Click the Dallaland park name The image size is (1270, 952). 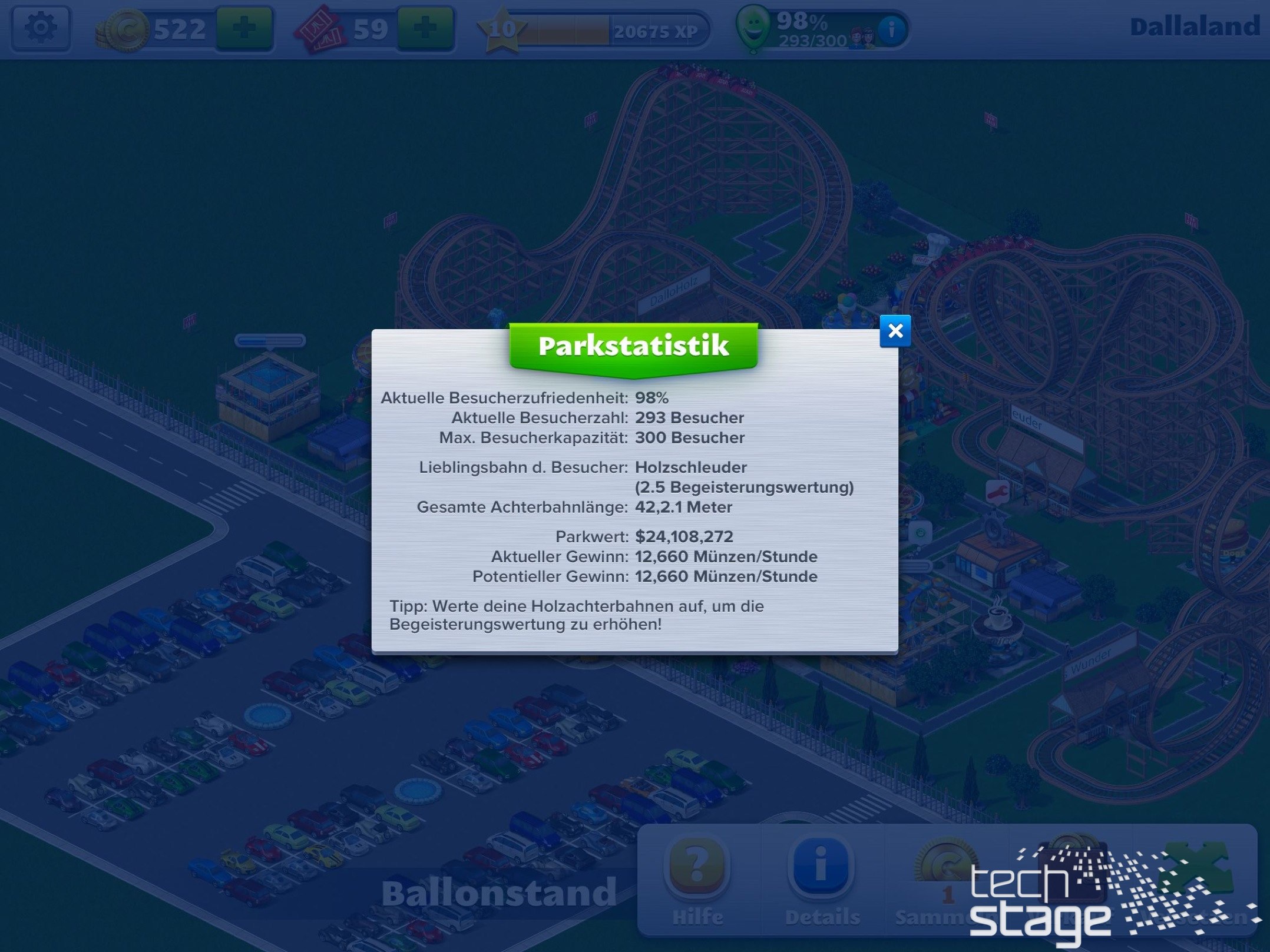coord(1195,27)
